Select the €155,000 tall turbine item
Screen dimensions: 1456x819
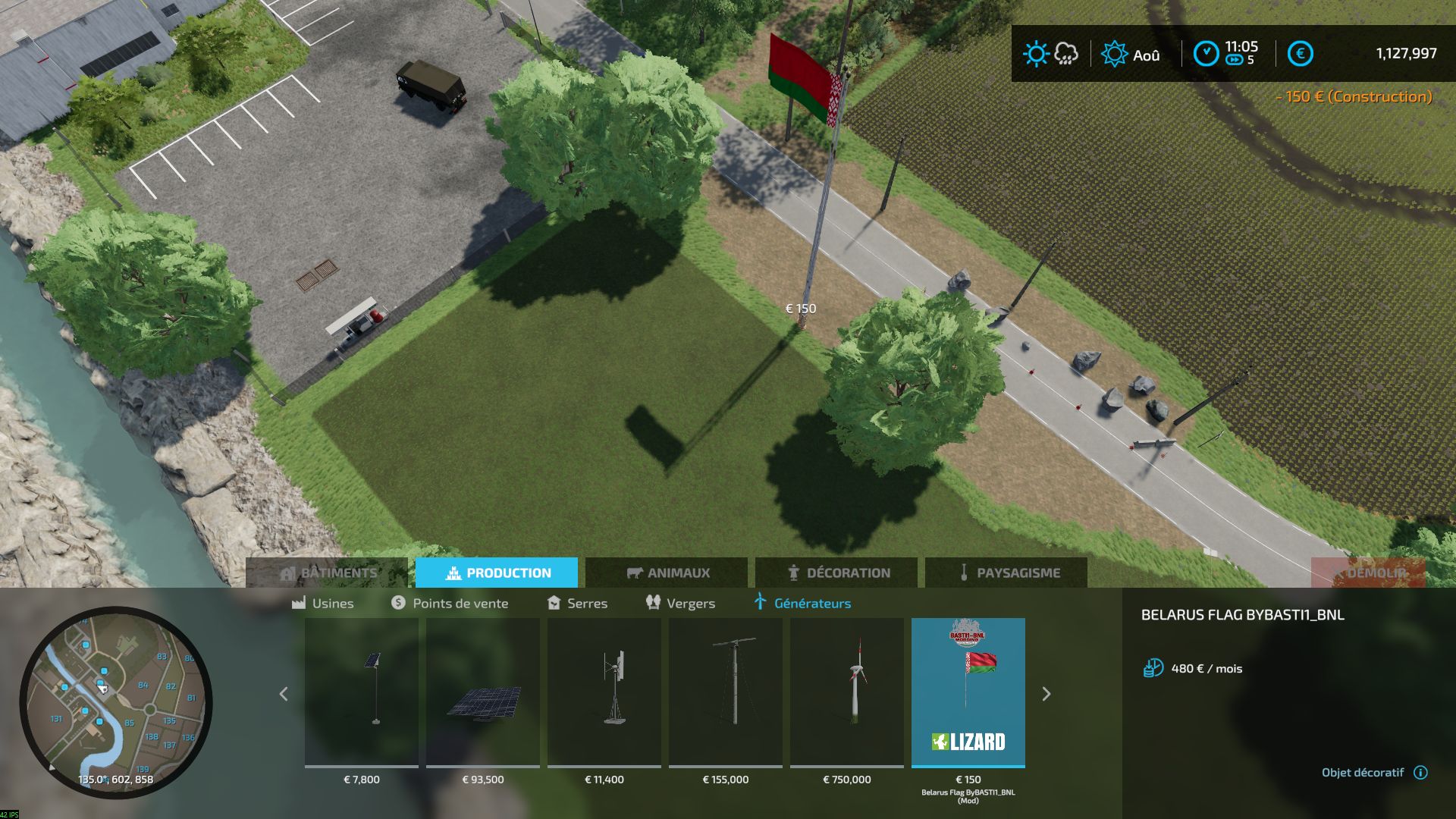726,692
